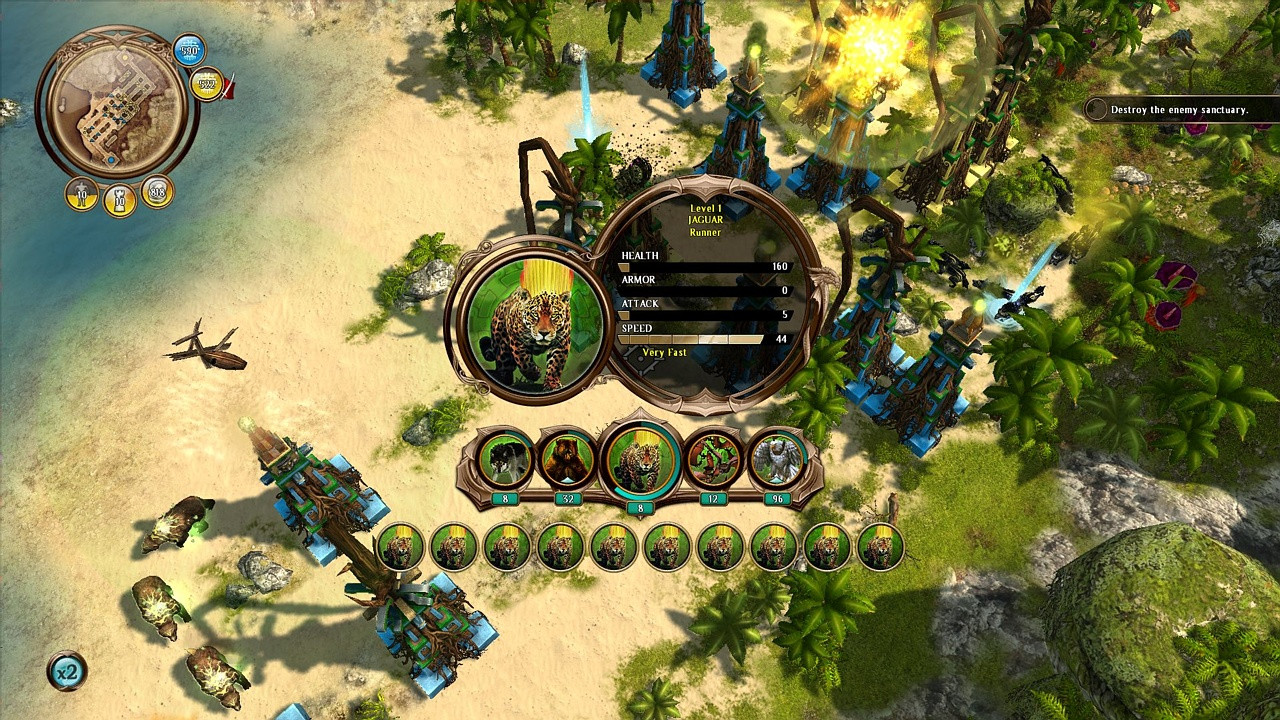The image size is (1280, 720).
Task: Click the tower counter icon
Action: click(119, 199)
